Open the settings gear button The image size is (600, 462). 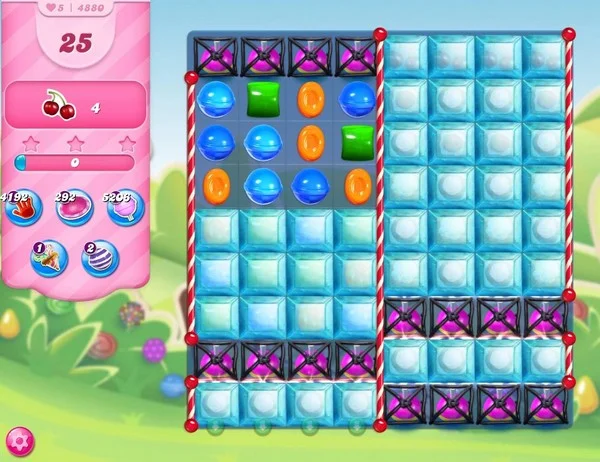pyautogui.click(x=19, y=440)
